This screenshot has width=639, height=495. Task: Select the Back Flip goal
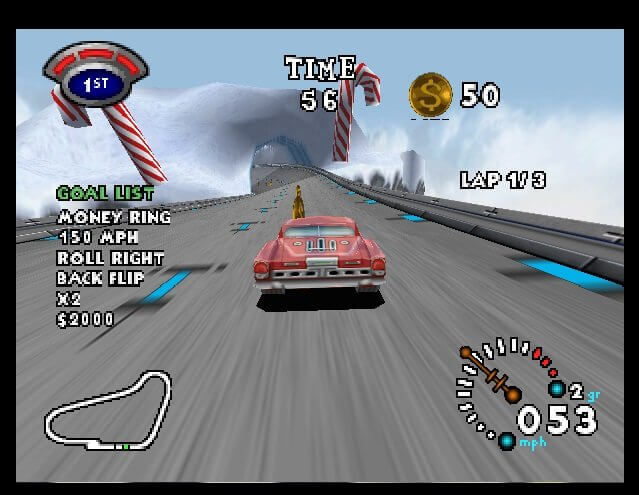pos(100,278)
